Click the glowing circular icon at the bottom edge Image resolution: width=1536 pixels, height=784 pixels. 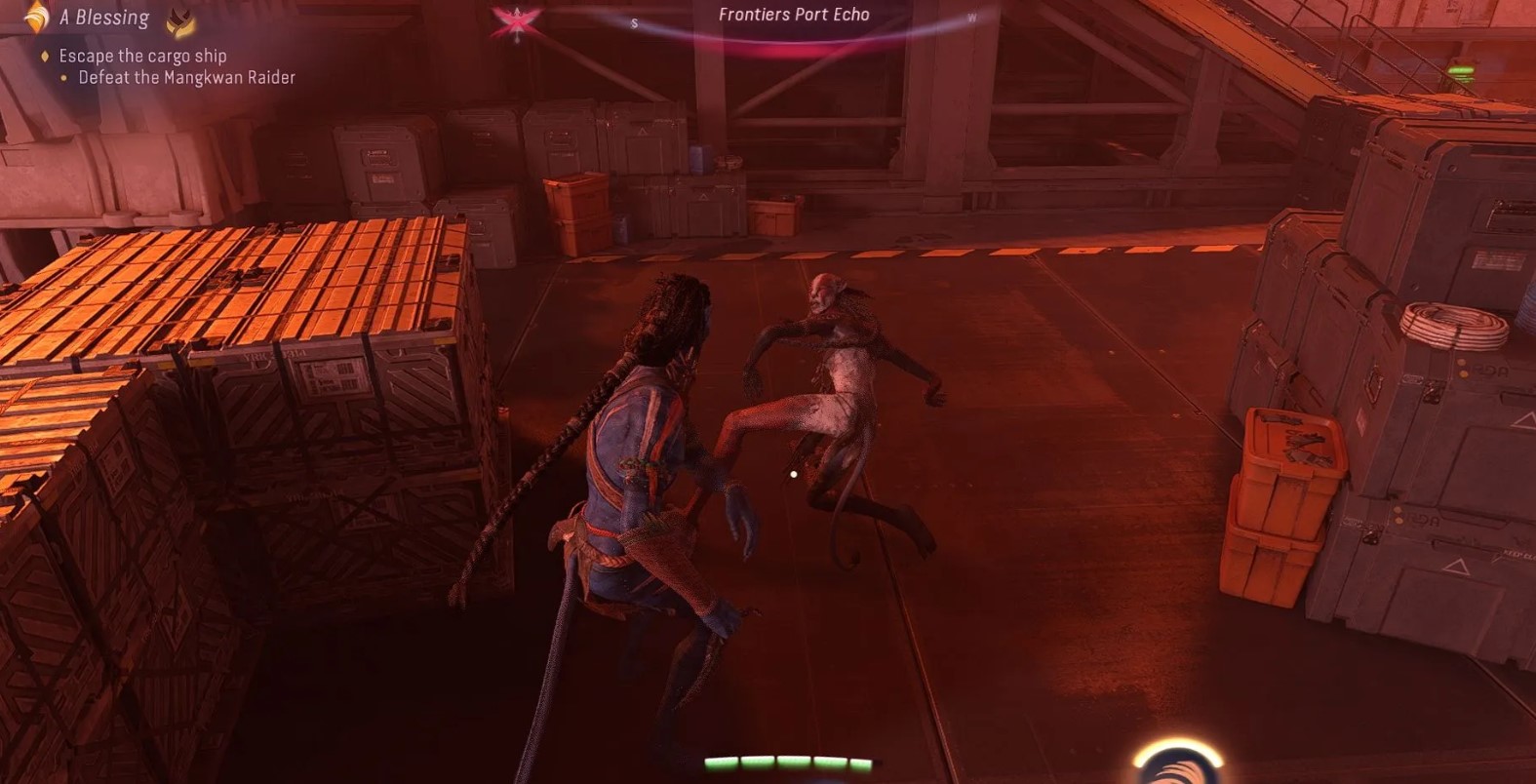pos(1177,764)
